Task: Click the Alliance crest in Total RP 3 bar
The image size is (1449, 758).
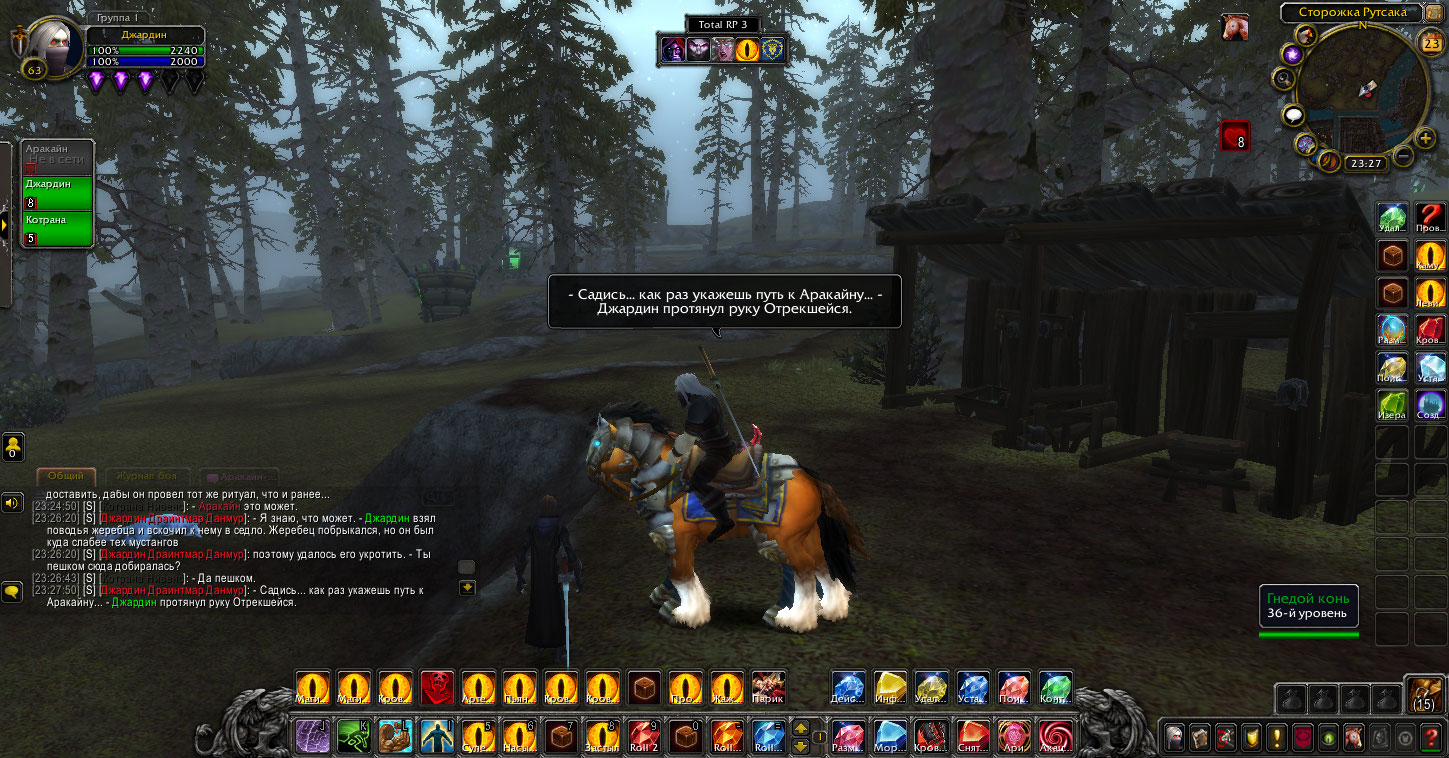Action: [x=774, y=48]
